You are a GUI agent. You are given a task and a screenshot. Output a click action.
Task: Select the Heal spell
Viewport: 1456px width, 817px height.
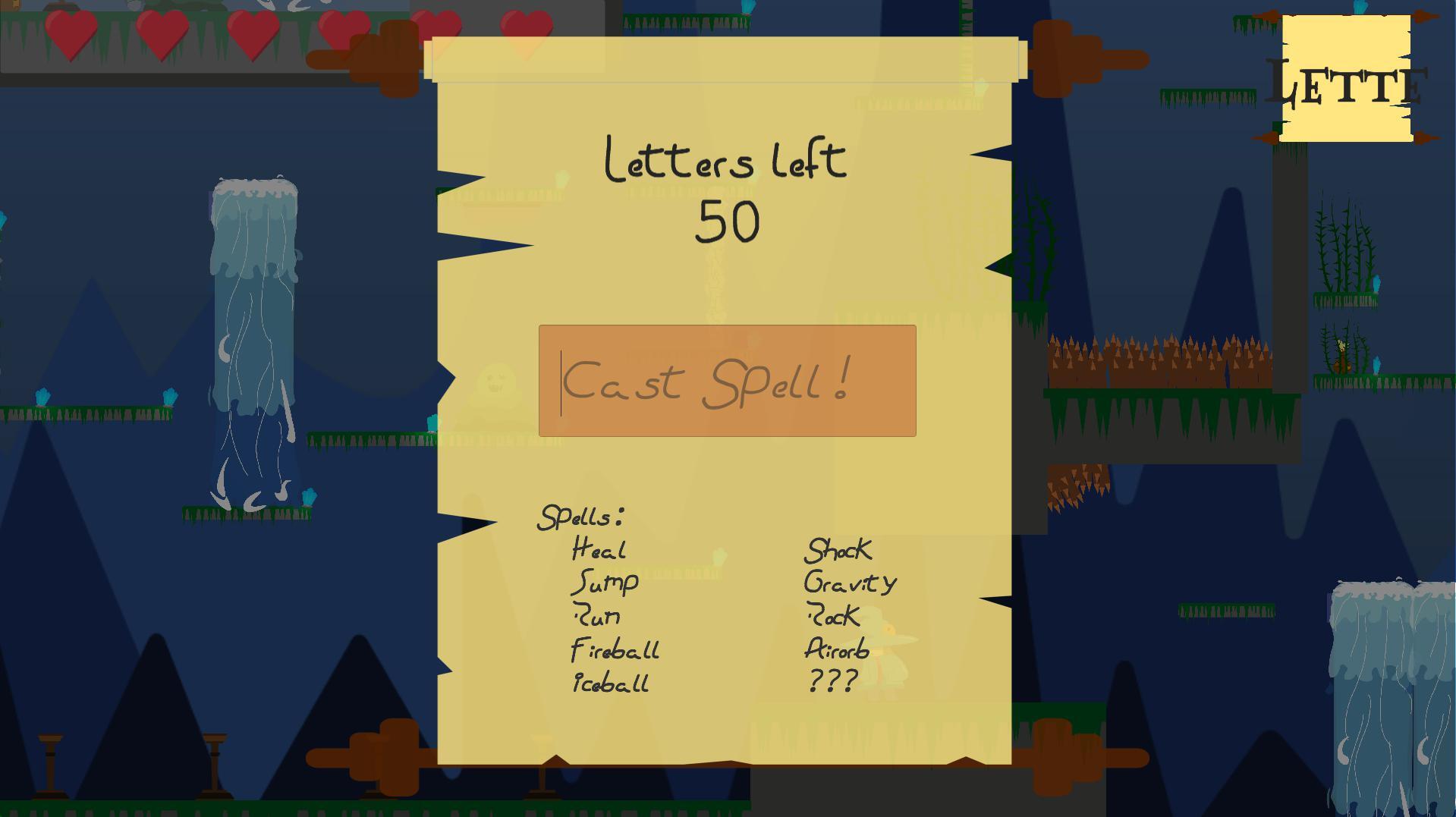[x=599, y=548]
